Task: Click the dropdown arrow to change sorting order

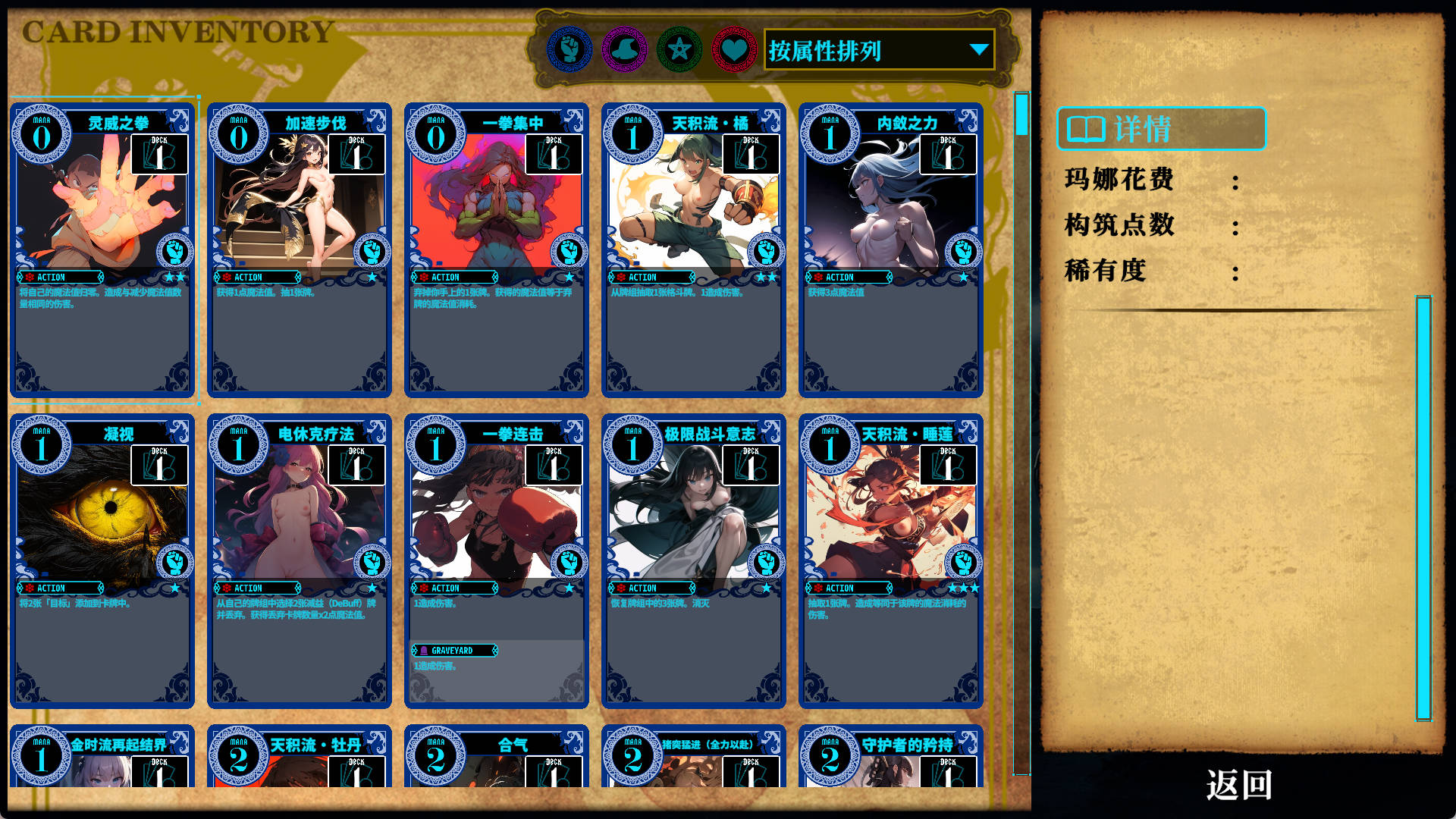Action: [978, 49]
